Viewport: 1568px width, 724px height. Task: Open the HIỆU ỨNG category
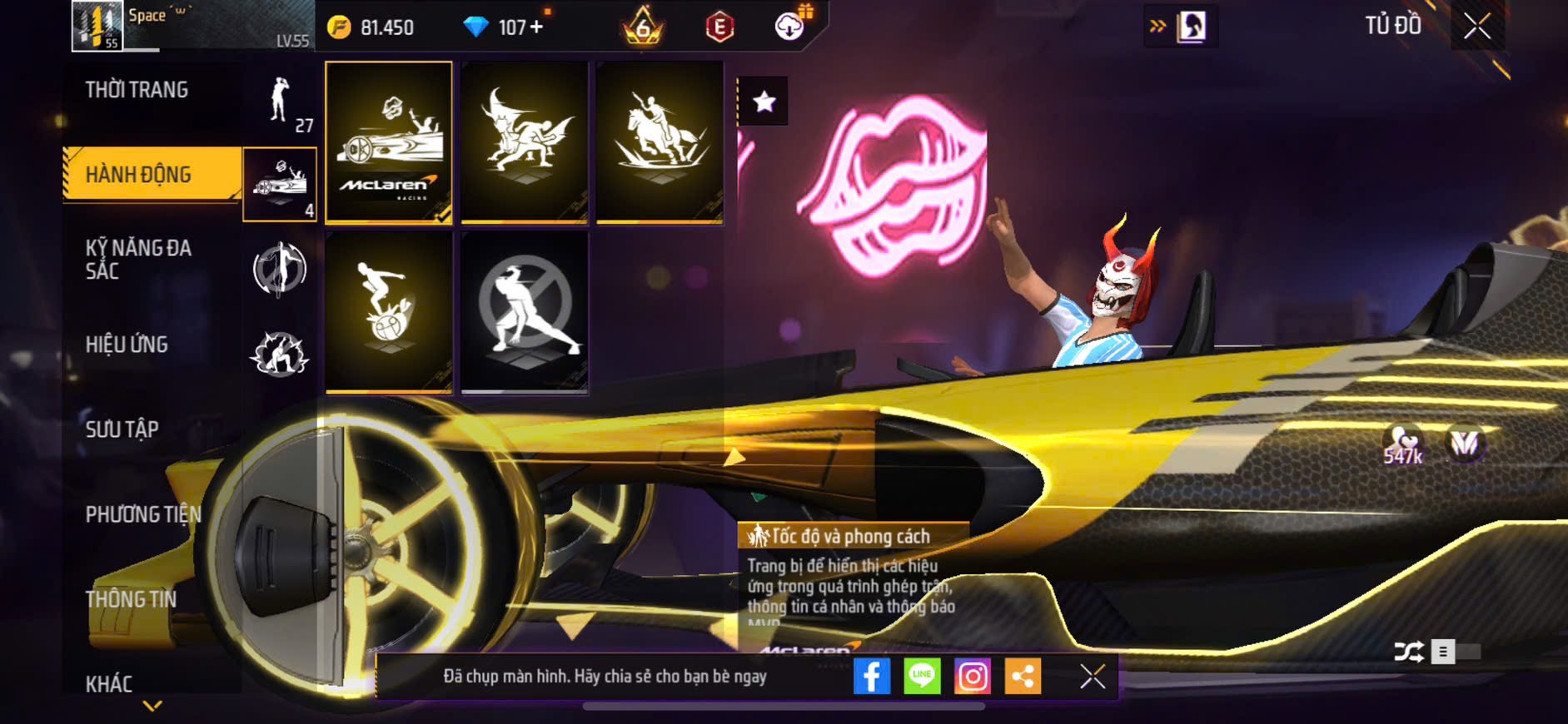(127, 345)
